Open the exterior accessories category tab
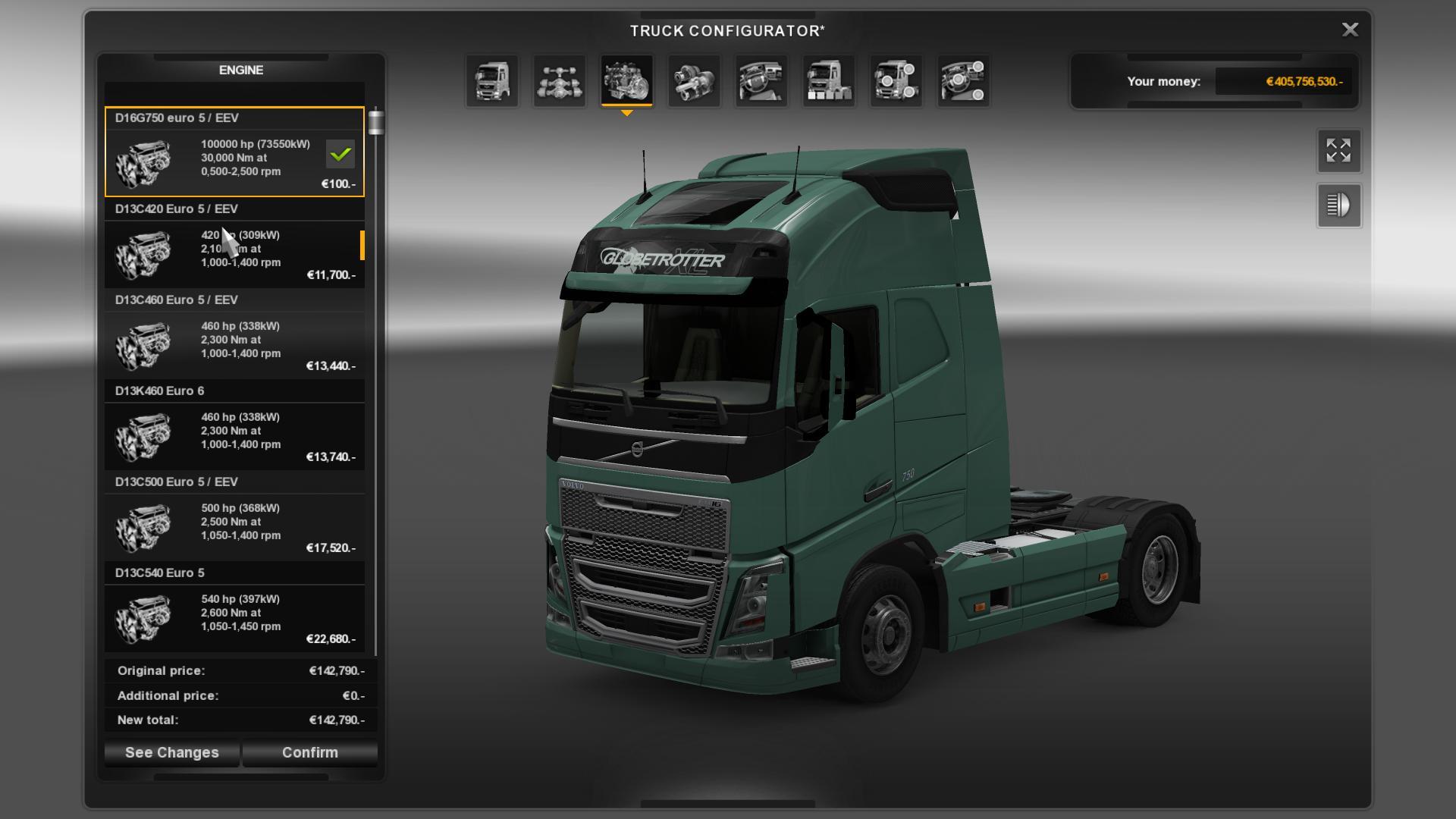This screenshot has width=1456, height=819. [896, 81]
